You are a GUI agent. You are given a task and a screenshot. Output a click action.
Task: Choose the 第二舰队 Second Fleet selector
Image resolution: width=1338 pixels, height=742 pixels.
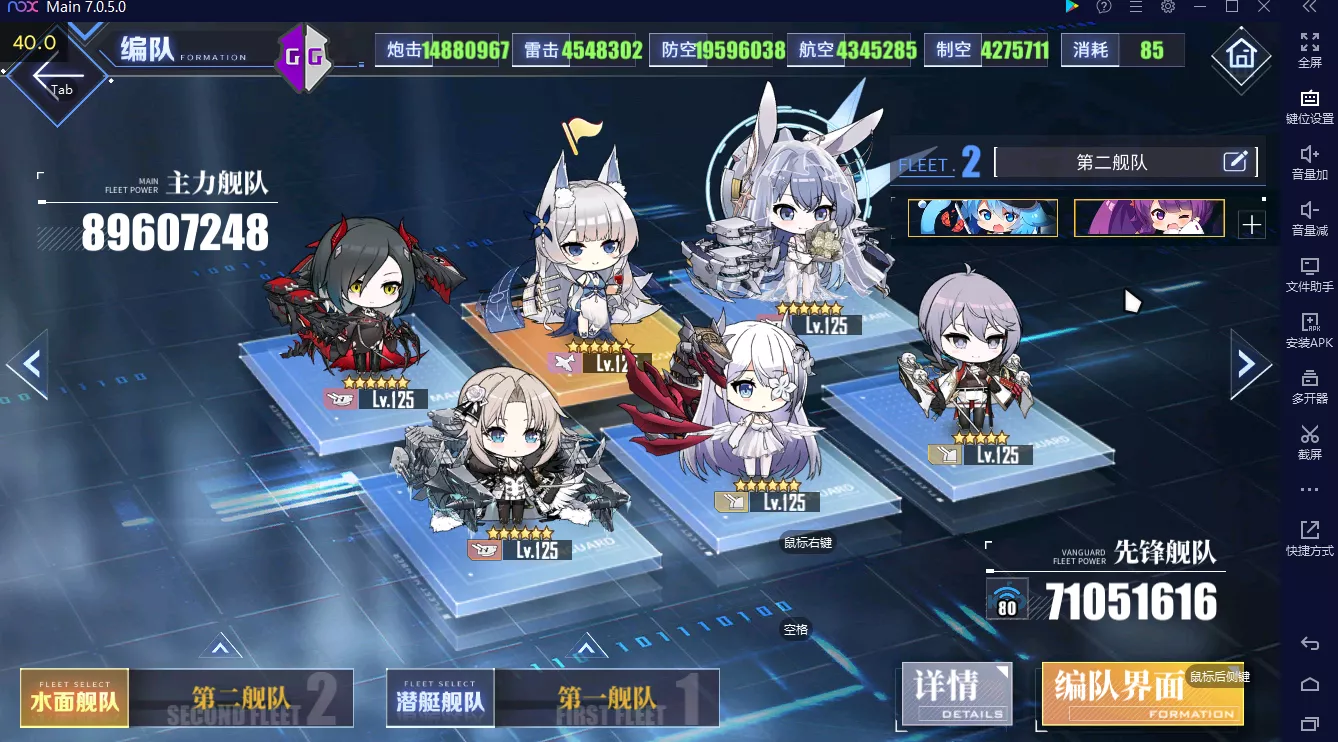pos(241,697)
